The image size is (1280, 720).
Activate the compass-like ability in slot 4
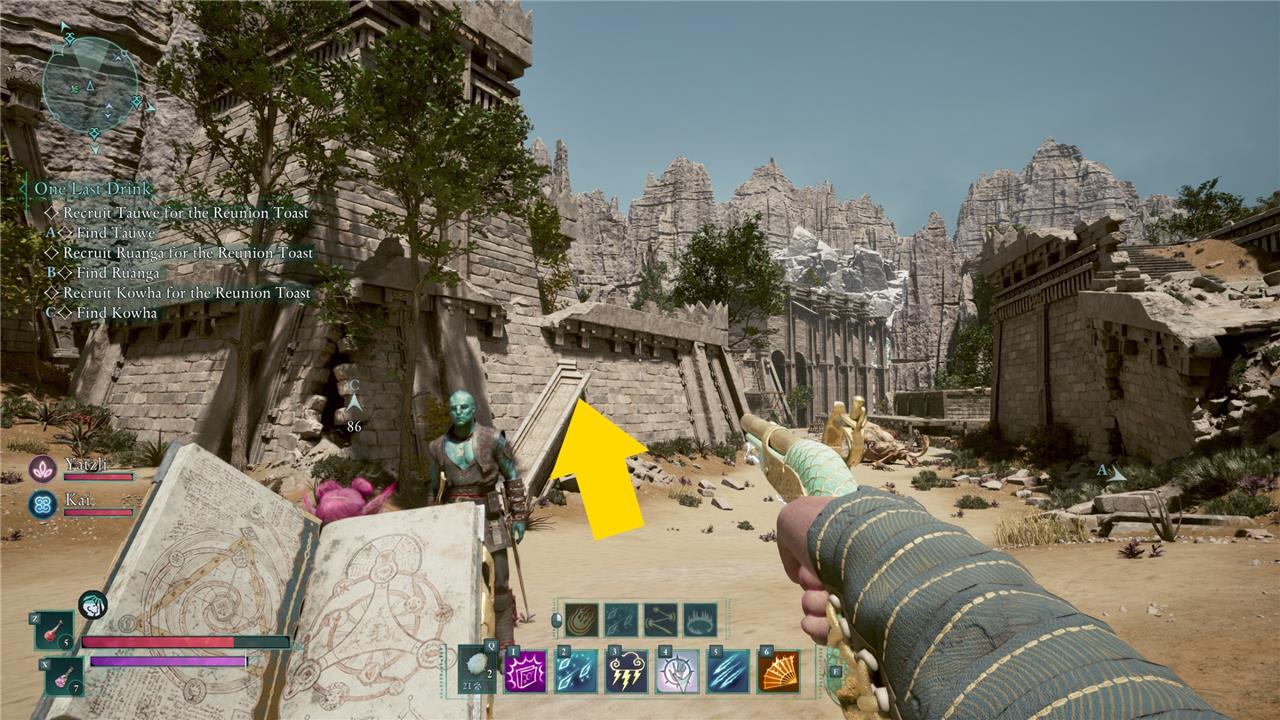point(677,671)
